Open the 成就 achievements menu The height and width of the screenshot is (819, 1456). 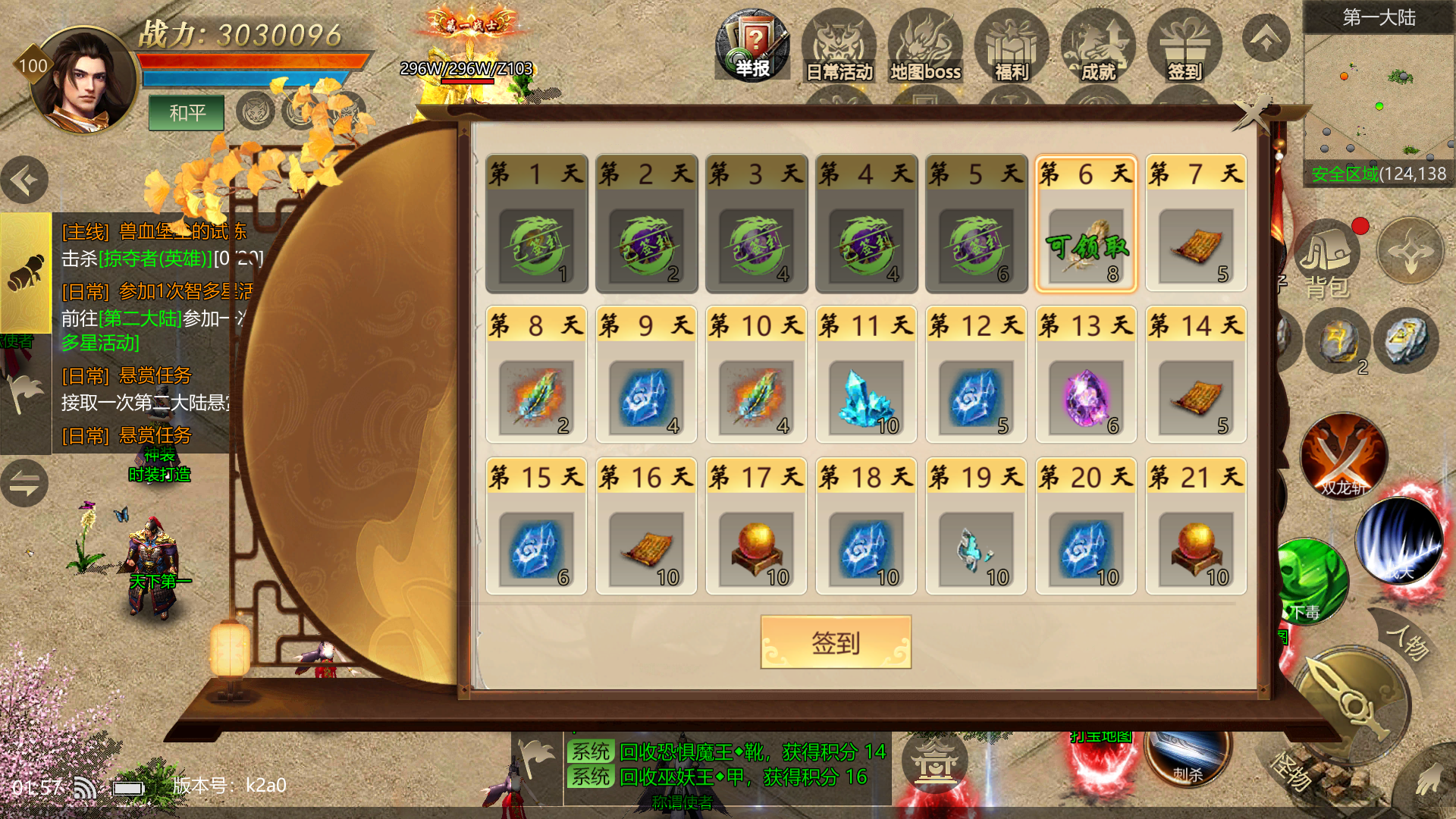(1098, 47)
